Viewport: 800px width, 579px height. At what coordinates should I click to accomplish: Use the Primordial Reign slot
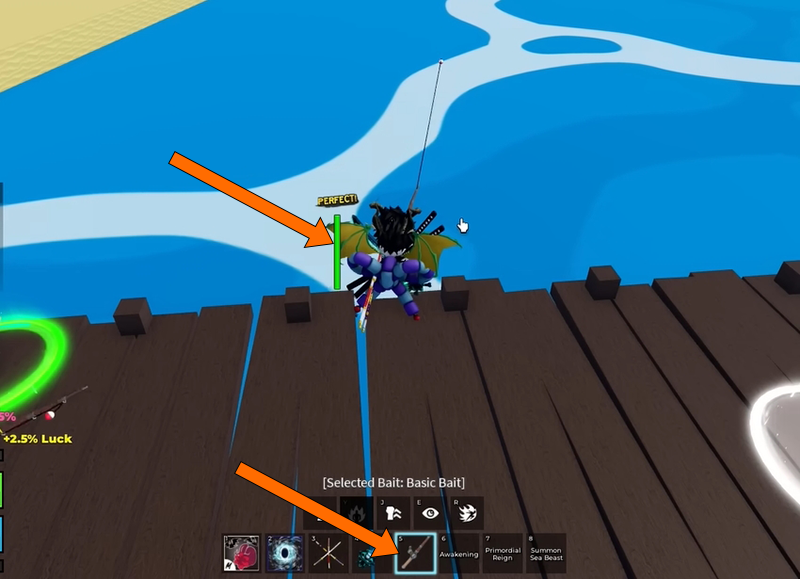[502, 553]
